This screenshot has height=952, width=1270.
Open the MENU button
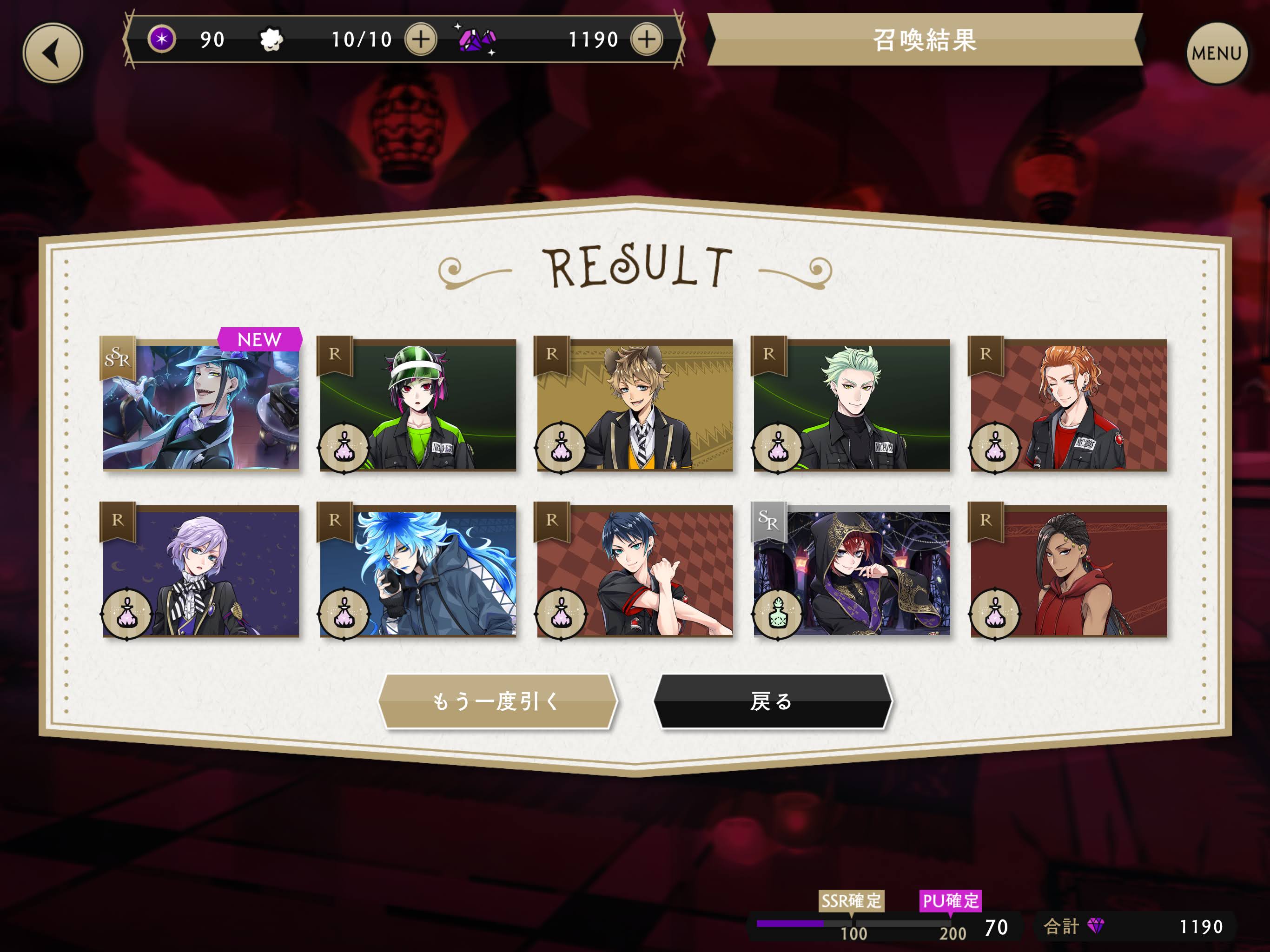1216,53
